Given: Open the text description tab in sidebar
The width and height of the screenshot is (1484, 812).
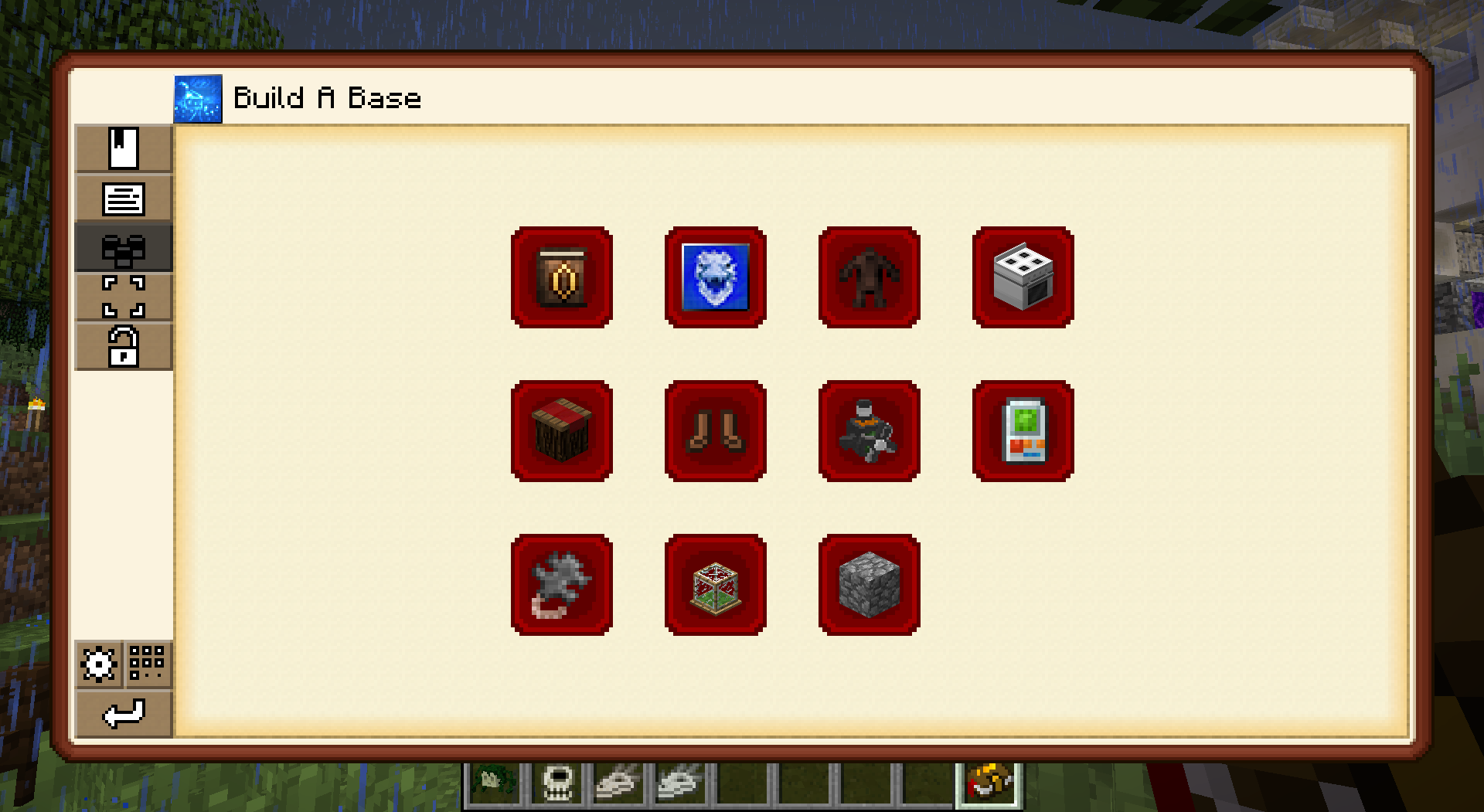Looking at the screenshot, I should coord(122,199).
